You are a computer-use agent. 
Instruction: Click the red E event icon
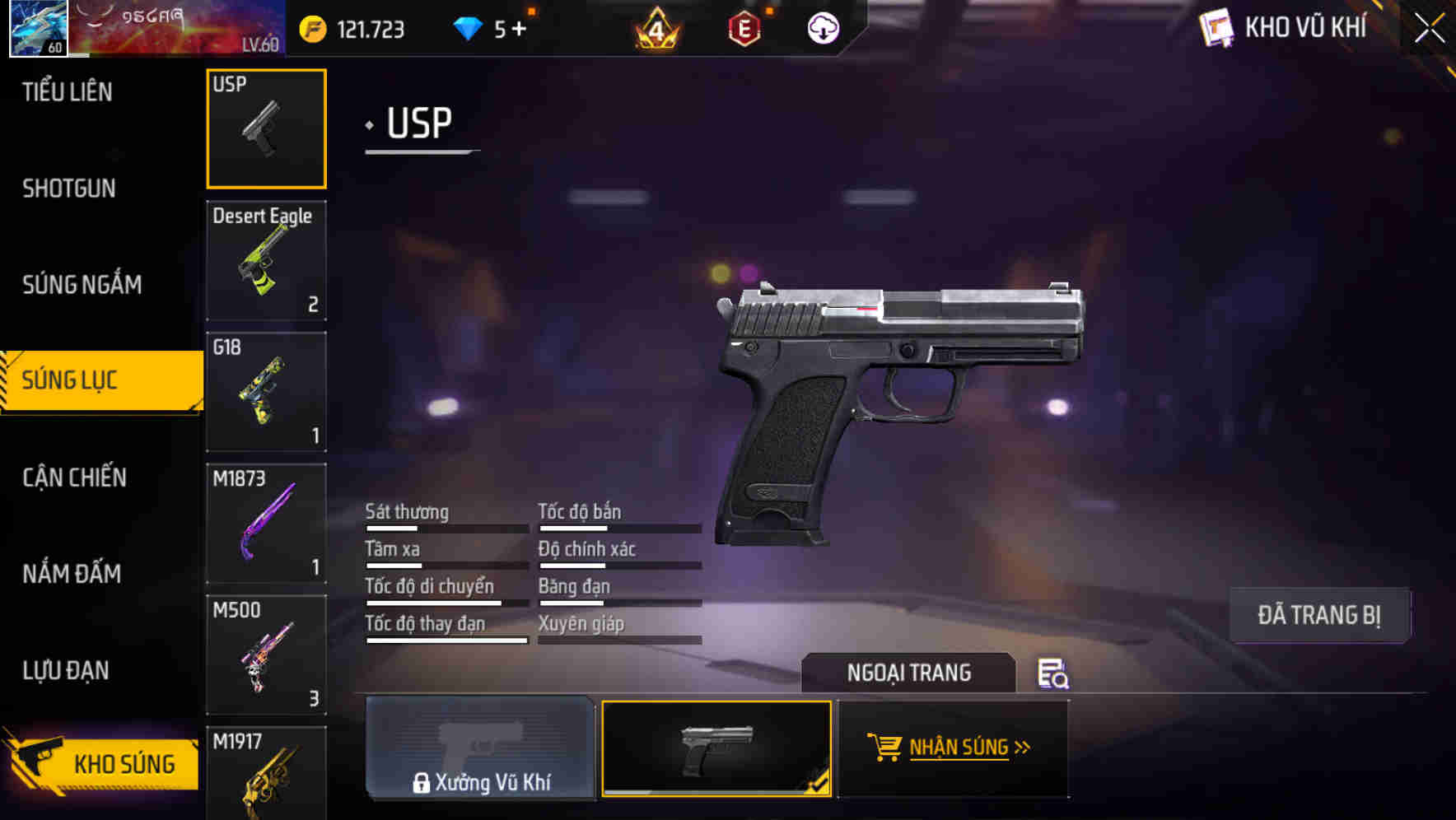tap(744, 27)
